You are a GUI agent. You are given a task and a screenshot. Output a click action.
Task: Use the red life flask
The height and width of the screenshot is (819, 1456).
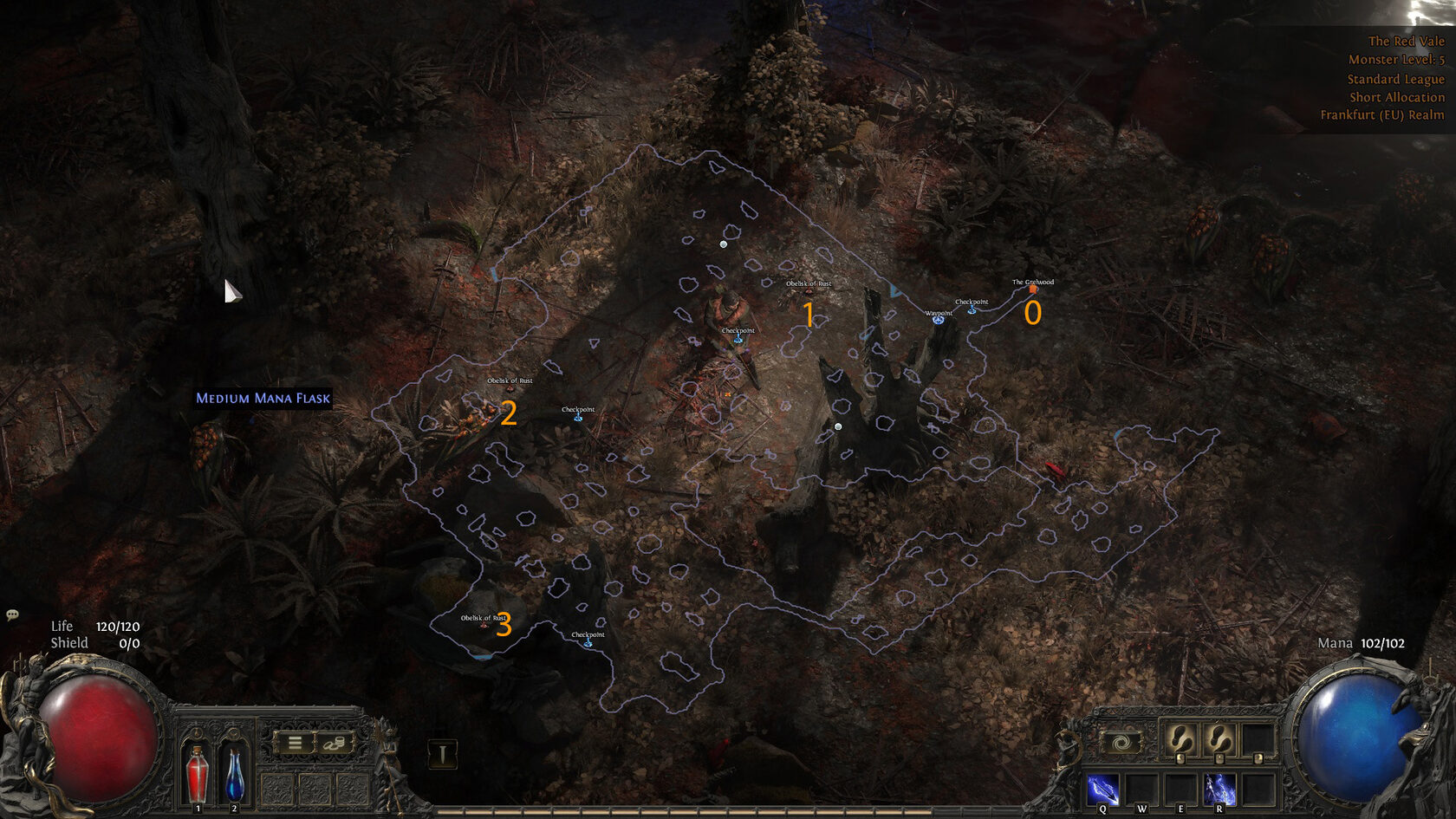198,772
